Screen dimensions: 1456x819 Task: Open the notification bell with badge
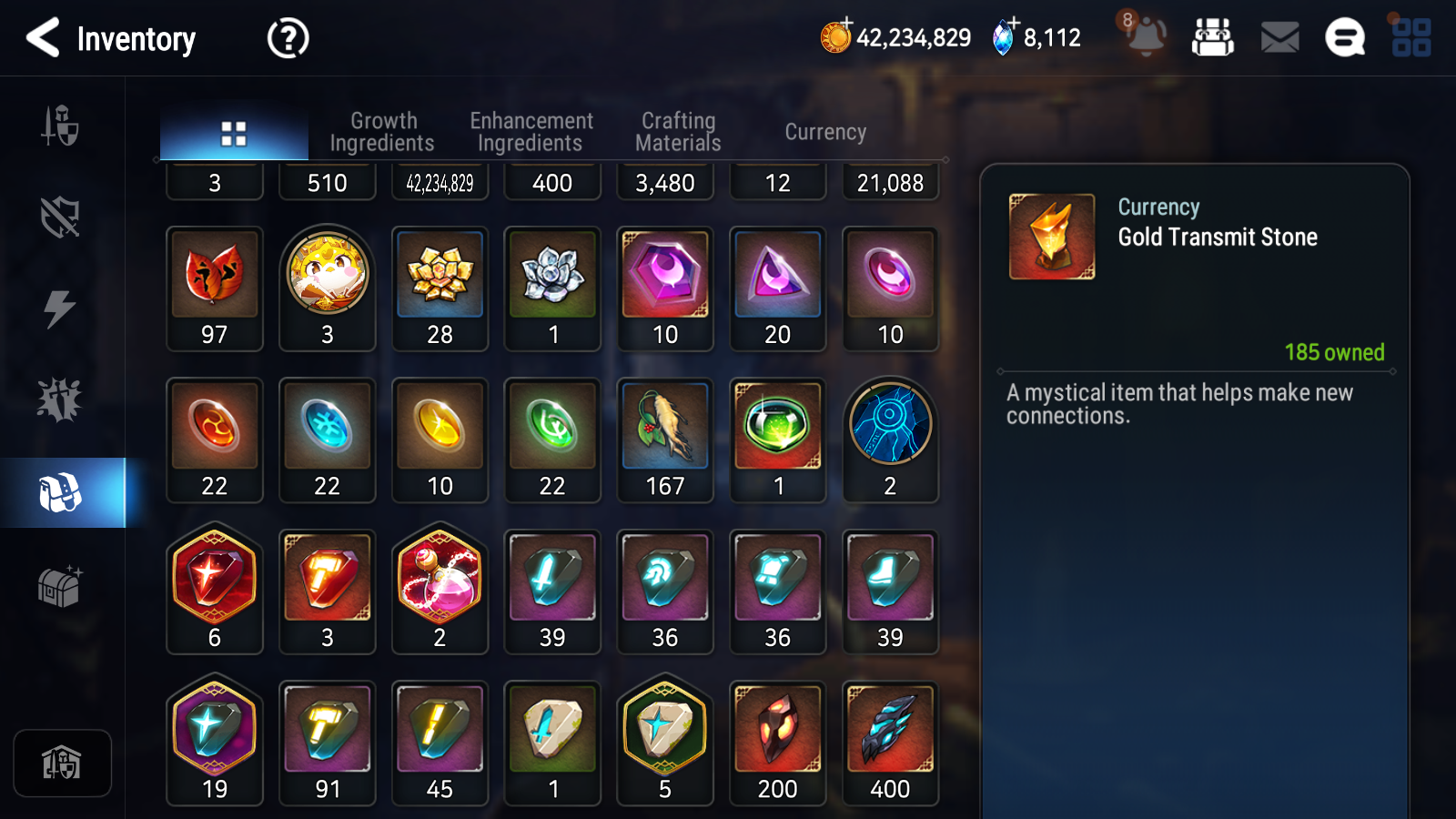point(1145,36)
